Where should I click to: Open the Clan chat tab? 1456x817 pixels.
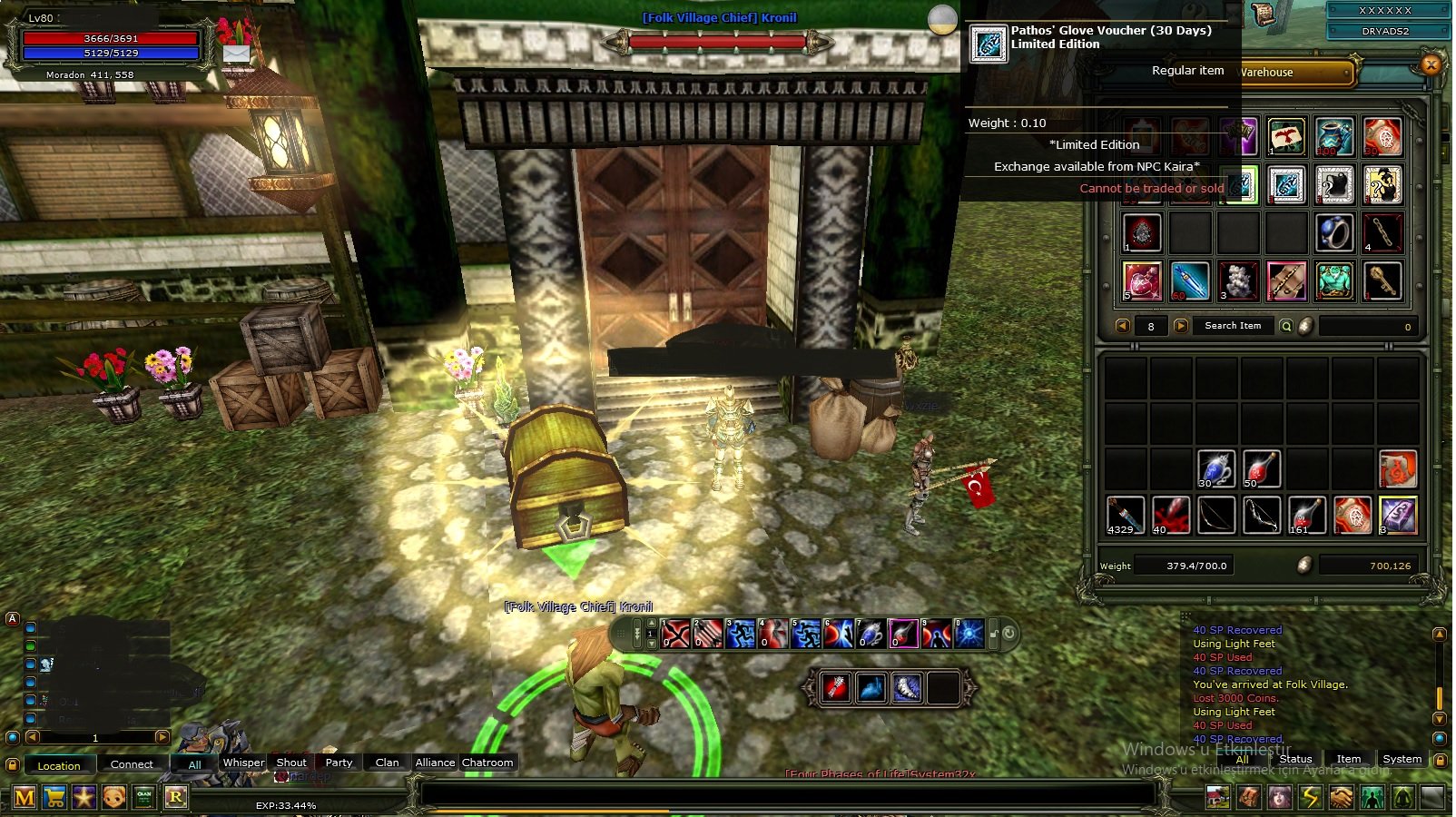(x=387, y=763)
